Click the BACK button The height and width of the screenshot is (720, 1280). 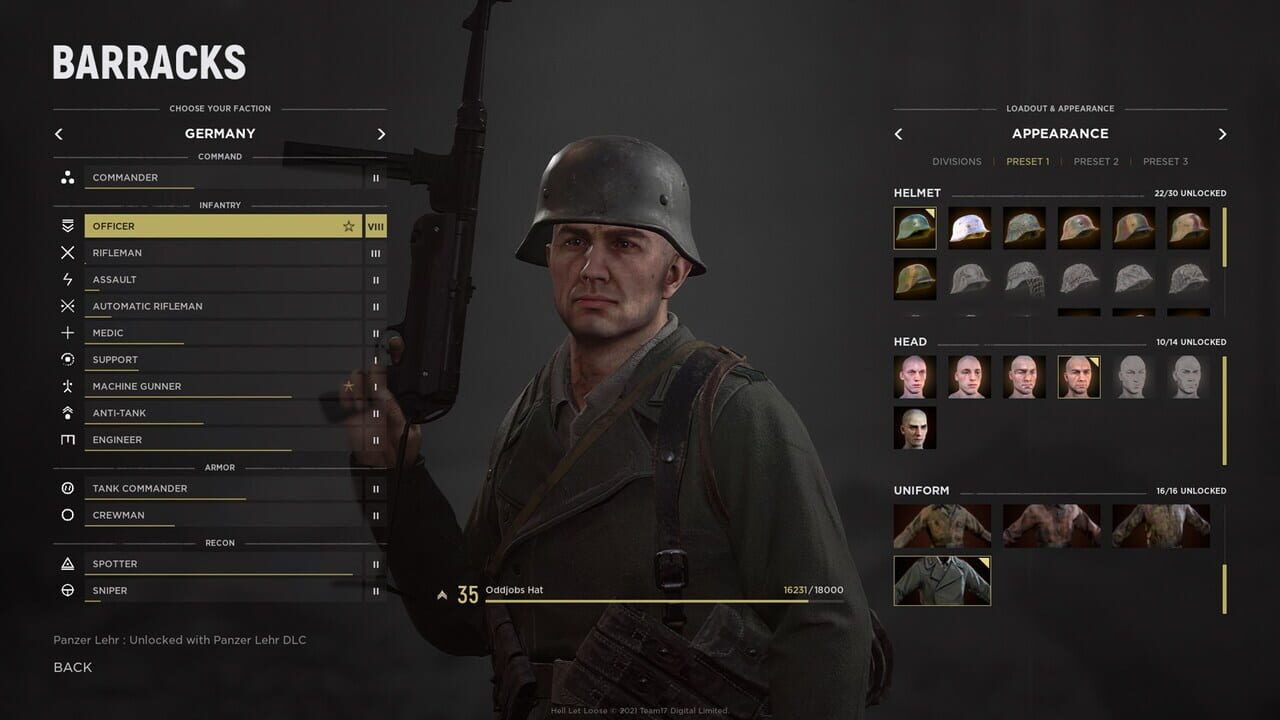pyautogui.click(x=72, y=667)
